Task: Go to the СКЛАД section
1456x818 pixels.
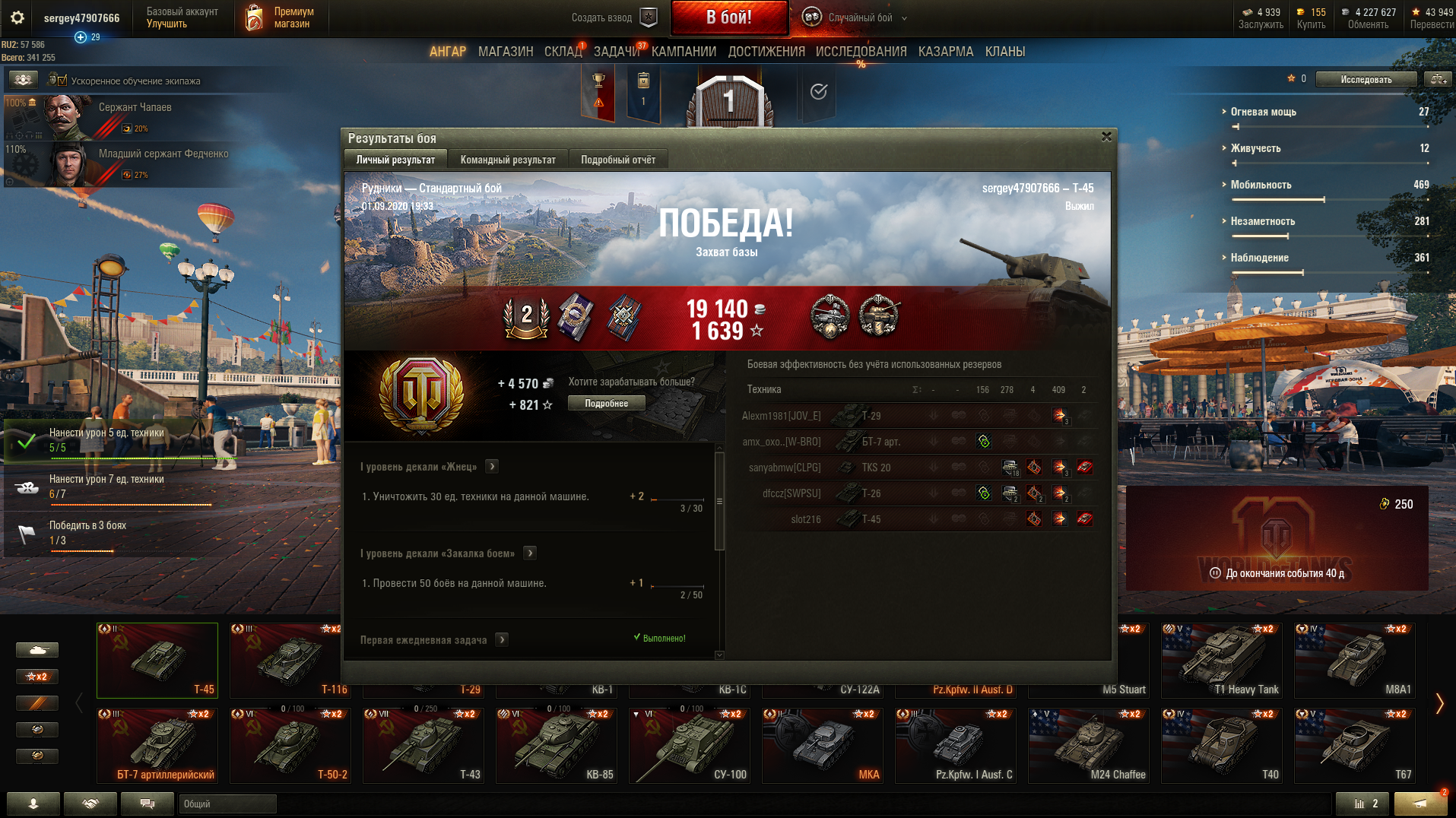Action: click(x=563, y=52)
